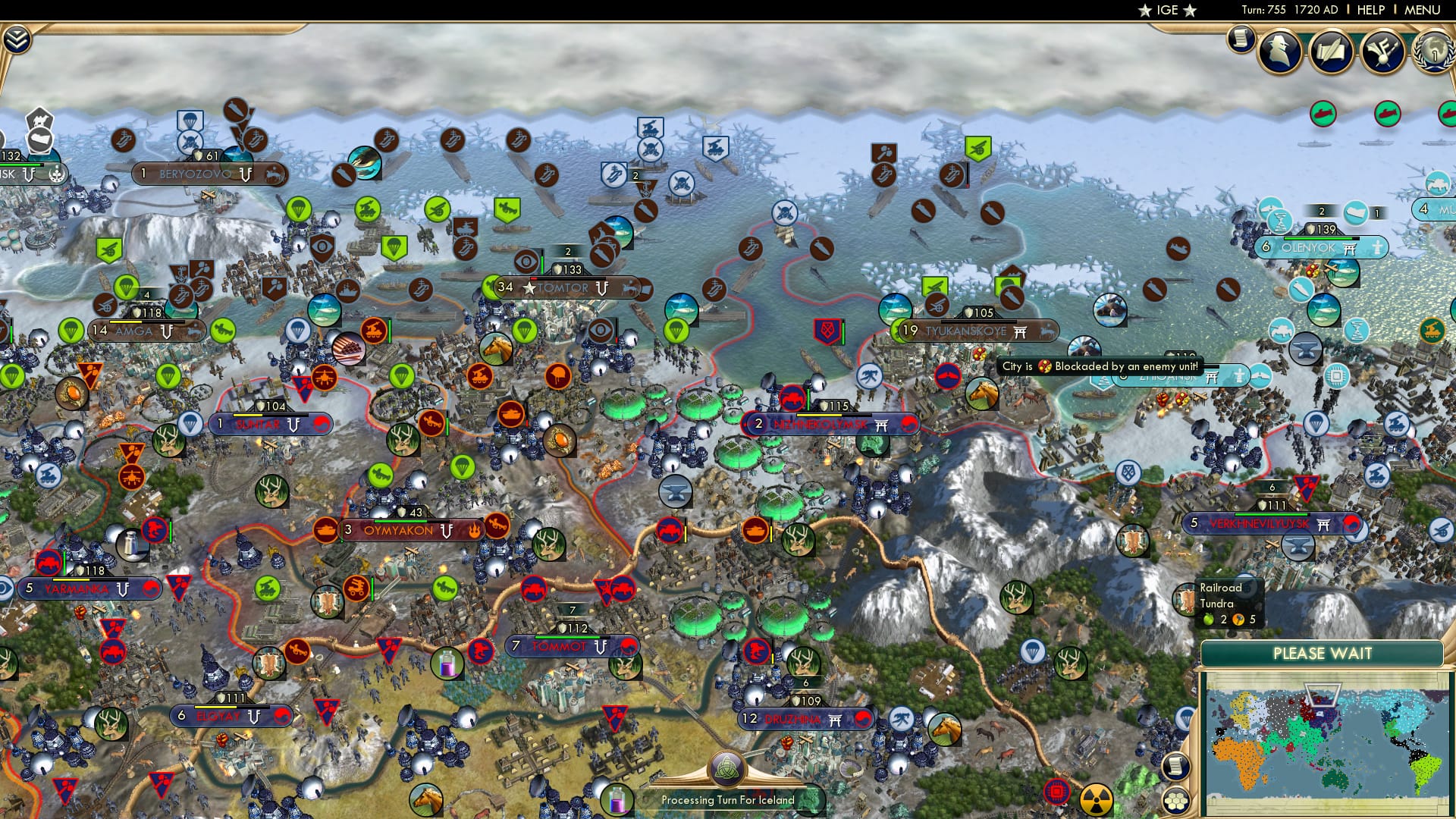Open the Culture victory trophy icon
Image resolution: width=1456 pixels, height=819 pixels.
[1382, 50]
